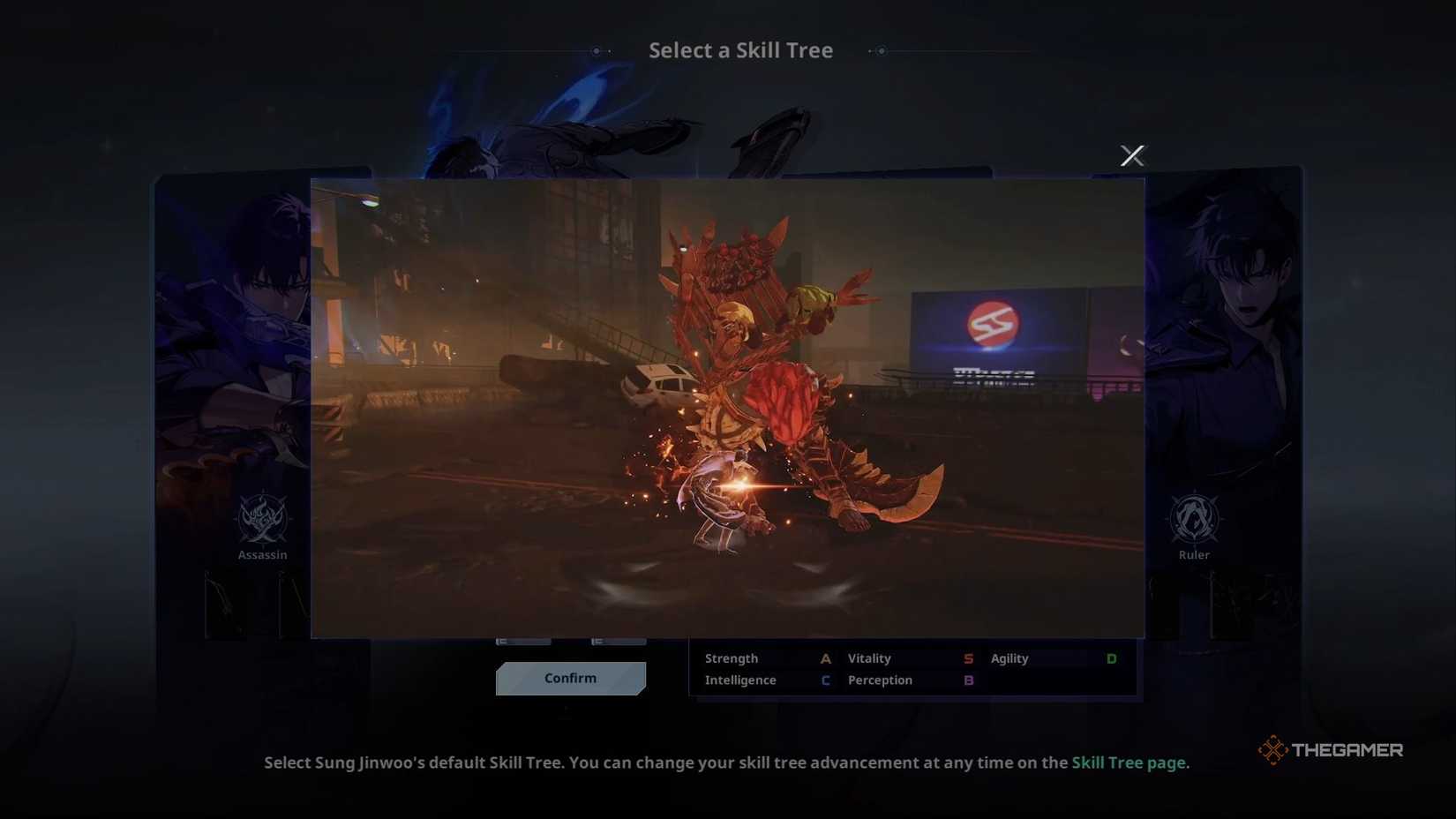Select the Strength grade A row
1456x819 pixels.
763,657
